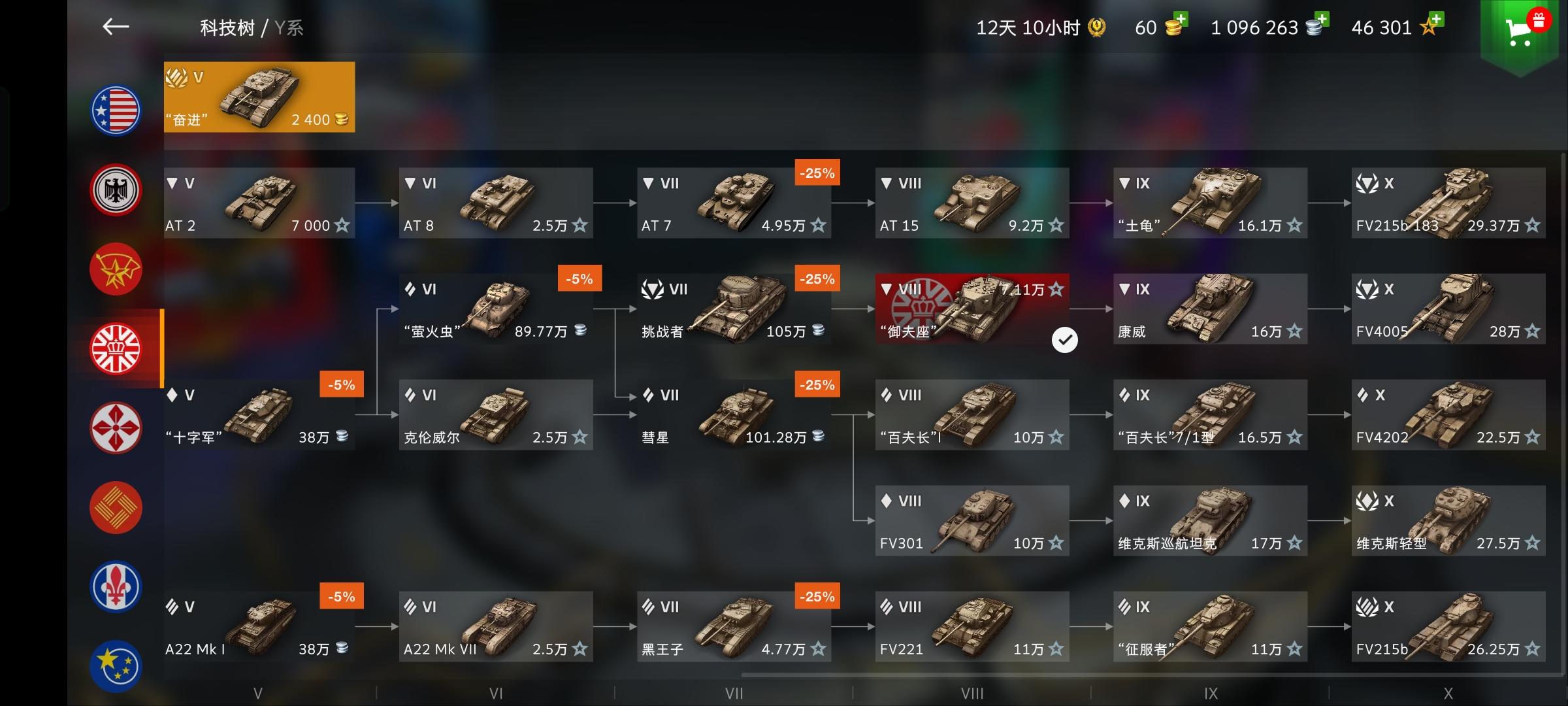Switch to tier VIII column label

click(973, 692)
